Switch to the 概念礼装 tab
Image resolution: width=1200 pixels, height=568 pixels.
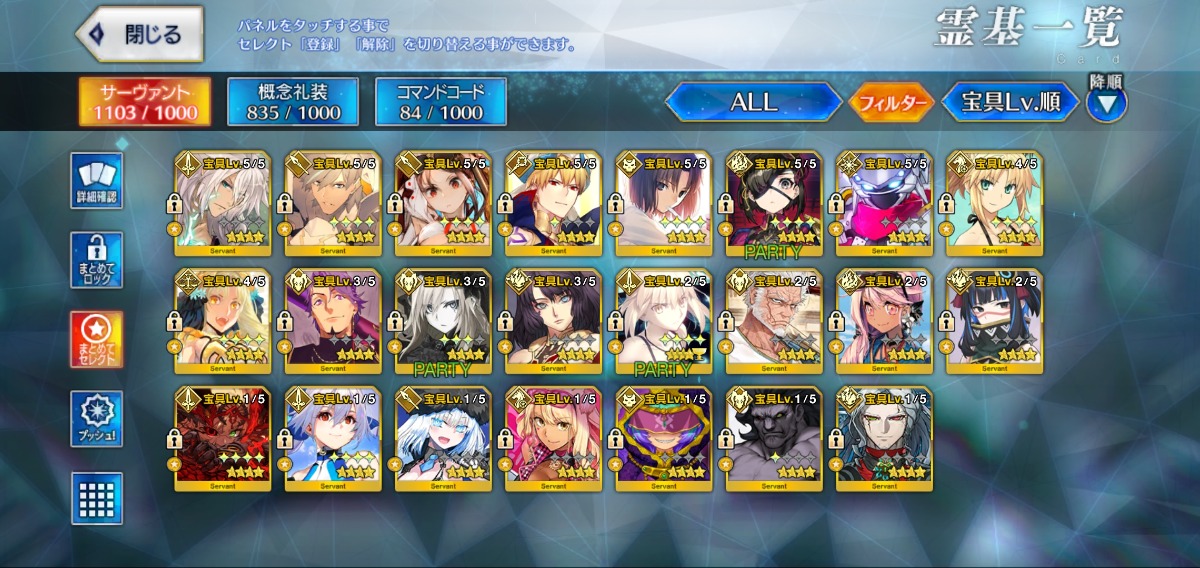pyautogui.click(x=291, y=102)
